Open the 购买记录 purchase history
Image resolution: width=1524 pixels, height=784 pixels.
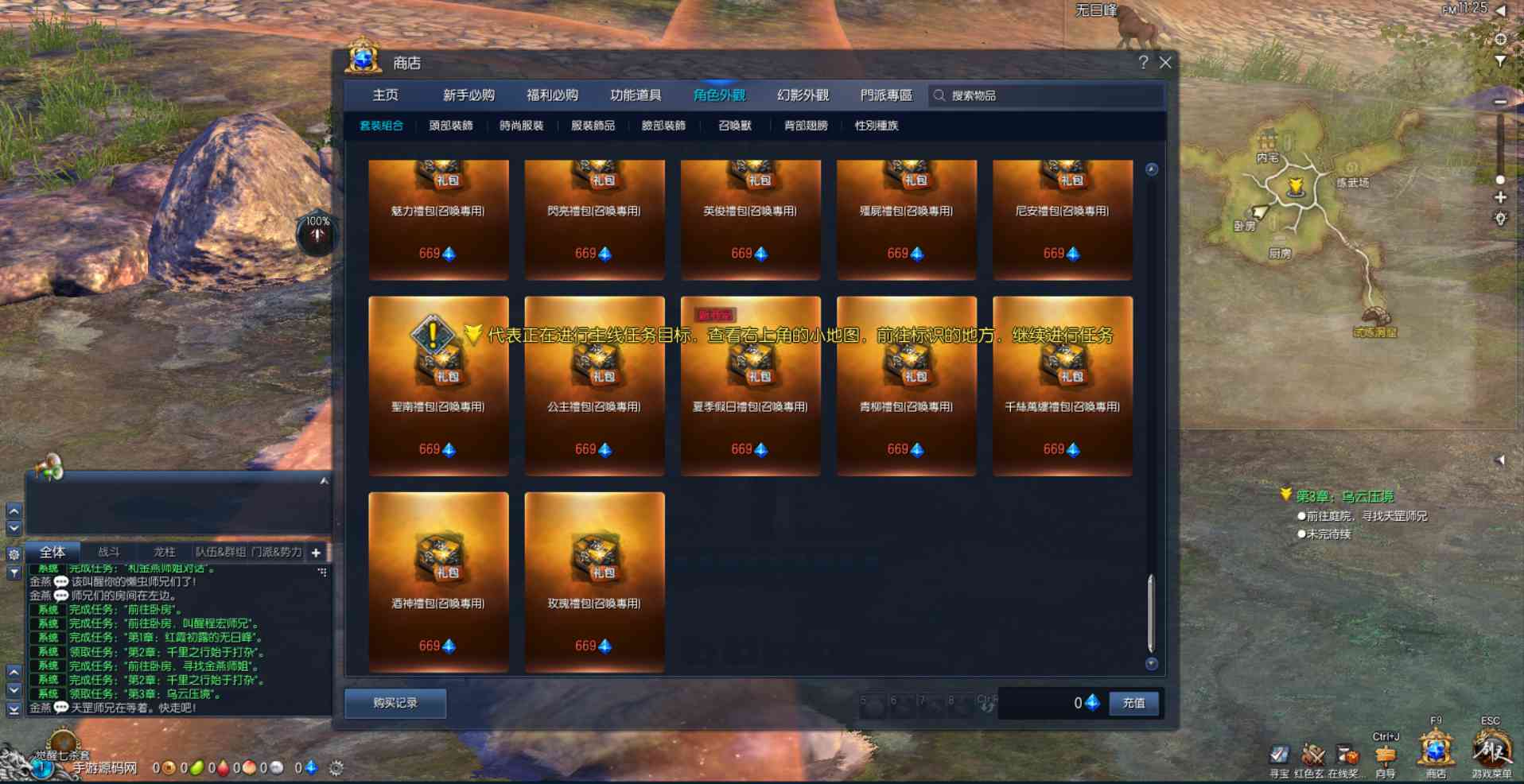pos(395,703)
